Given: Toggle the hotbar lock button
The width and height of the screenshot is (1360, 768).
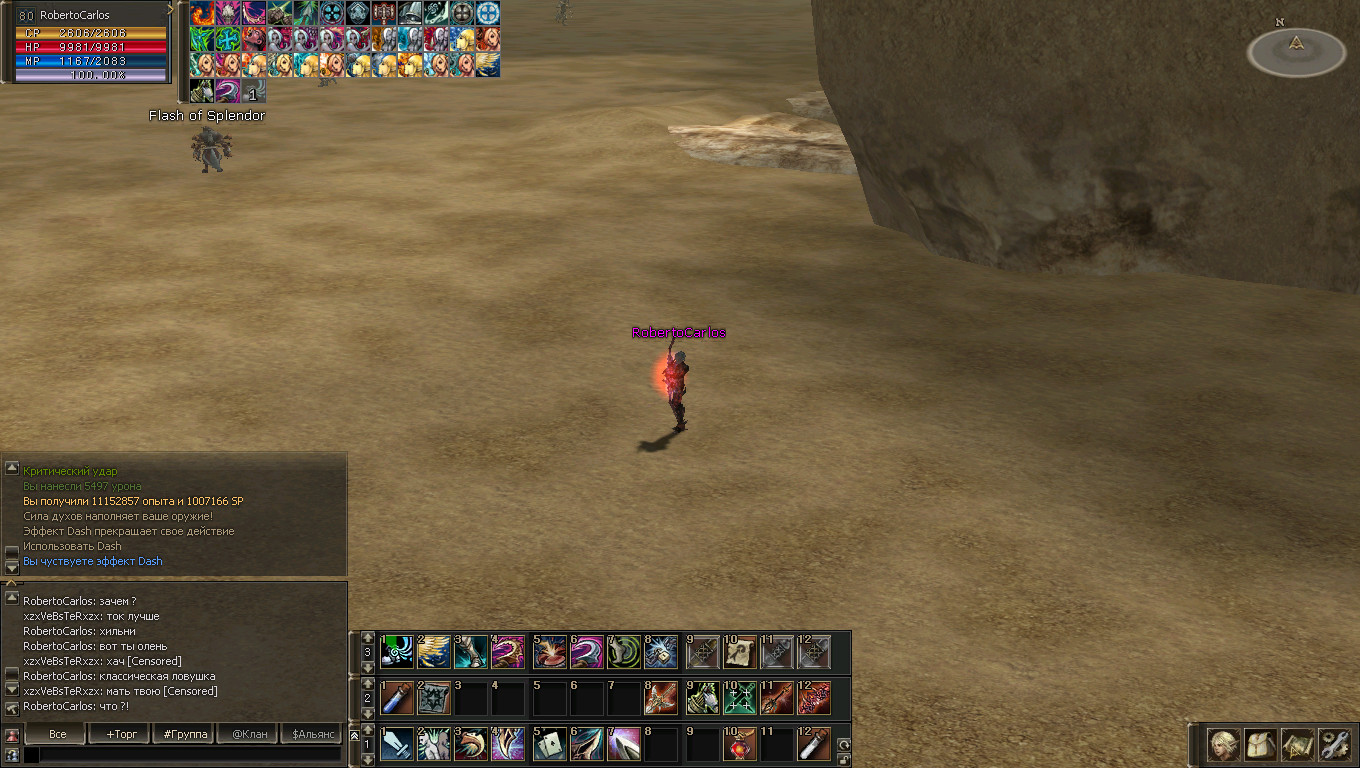Looking at the screenshot, I should [844, 759].
